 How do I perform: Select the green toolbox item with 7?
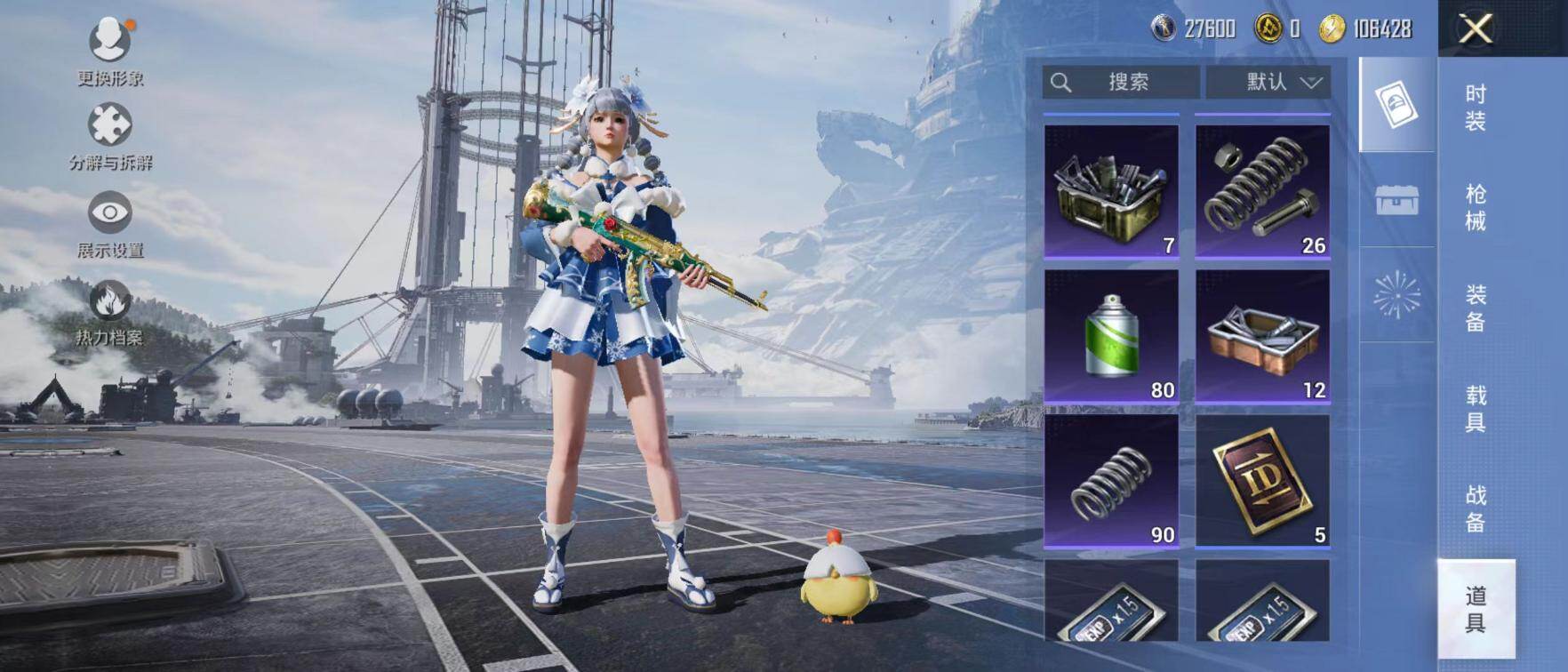coord(1111,190)
